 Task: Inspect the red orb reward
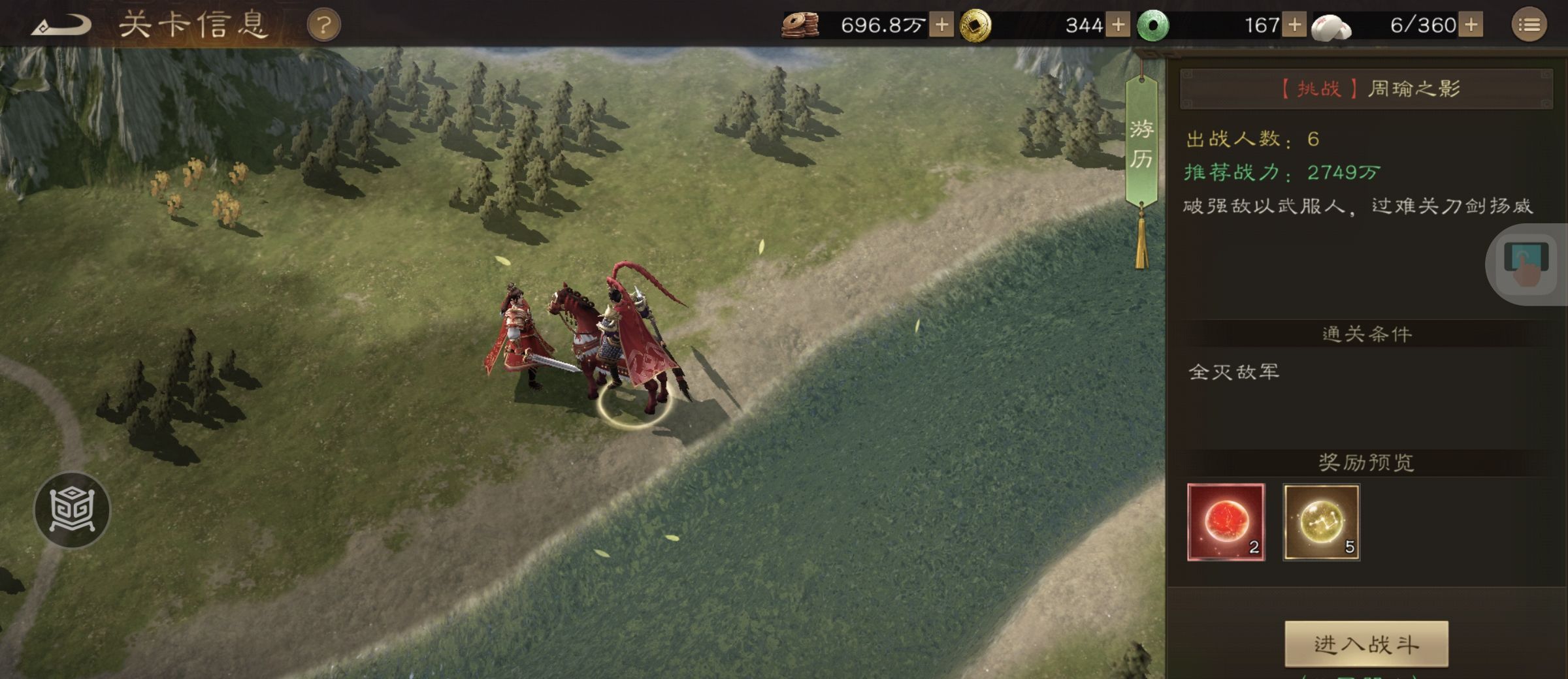pos(1226,522)
